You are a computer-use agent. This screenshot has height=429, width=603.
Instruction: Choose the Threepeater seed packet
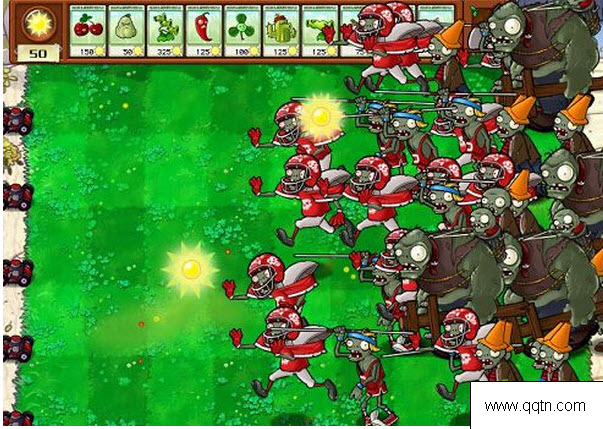[166, 30]
